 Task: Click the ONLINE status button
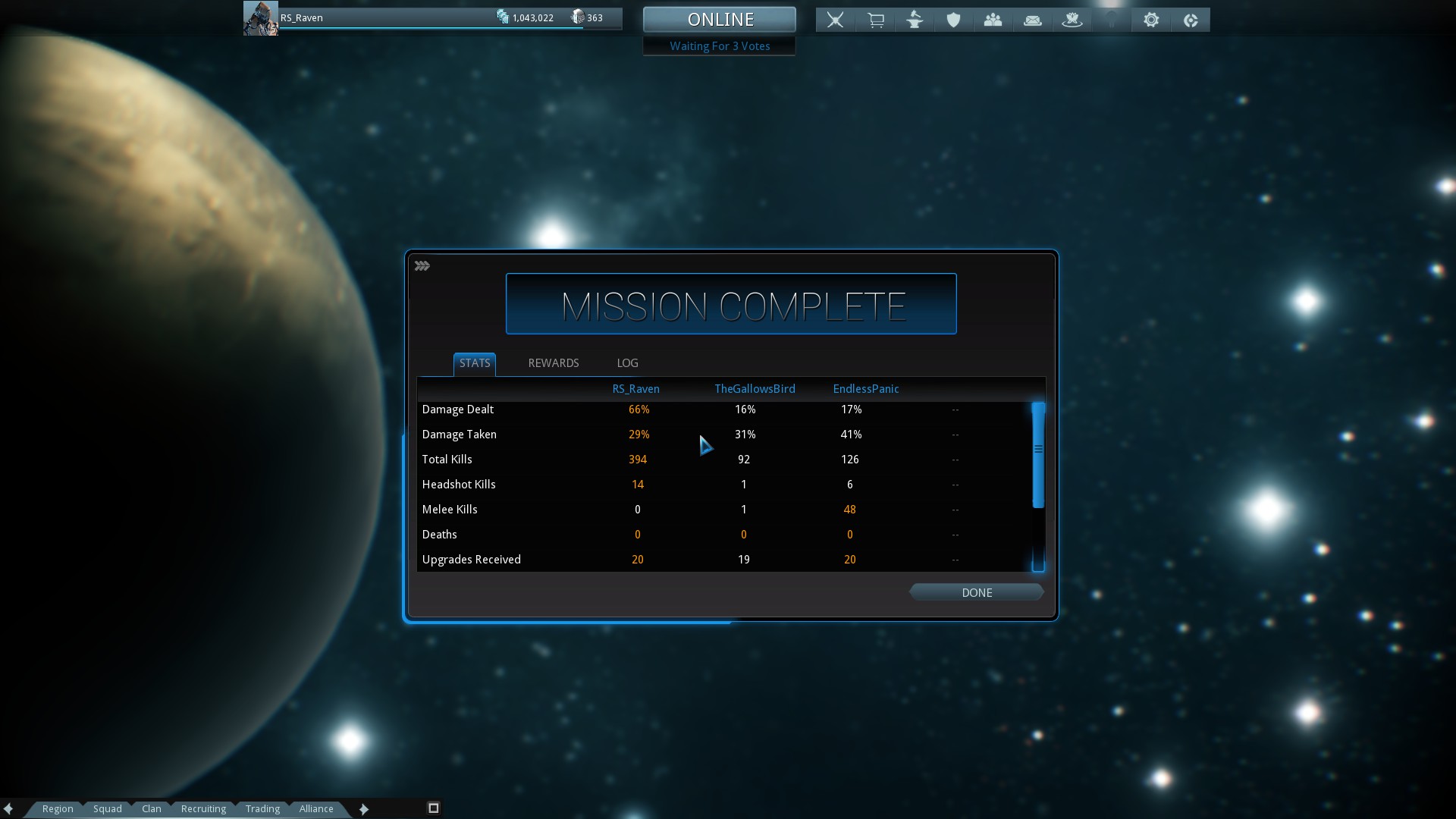click(x=719, y=20)
